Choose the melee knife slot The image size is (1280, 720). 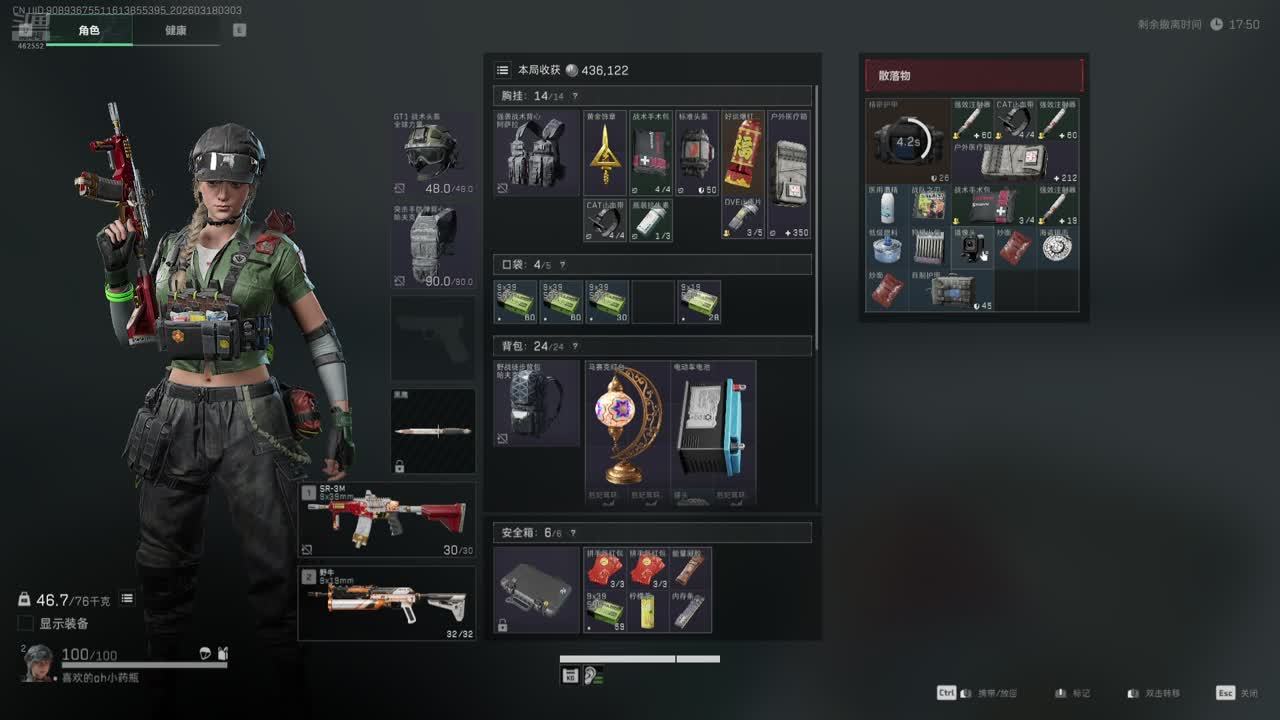coord(432,431)
